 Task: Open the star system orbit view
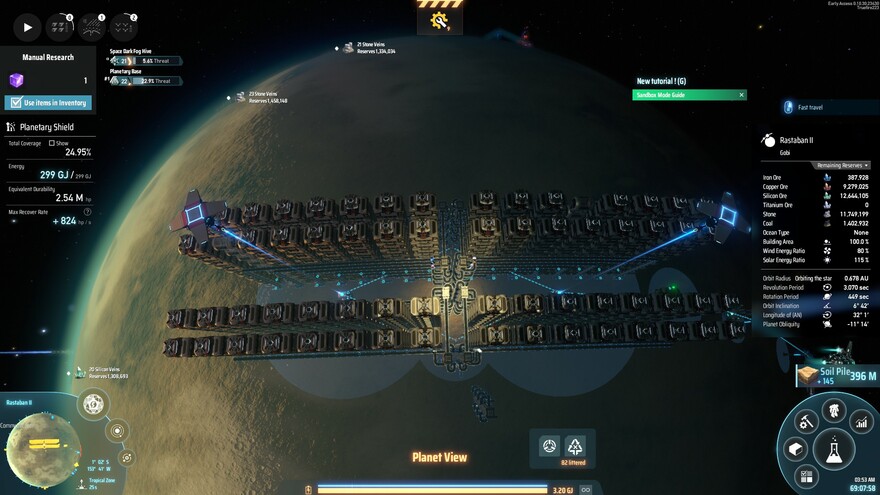point(118,432)
